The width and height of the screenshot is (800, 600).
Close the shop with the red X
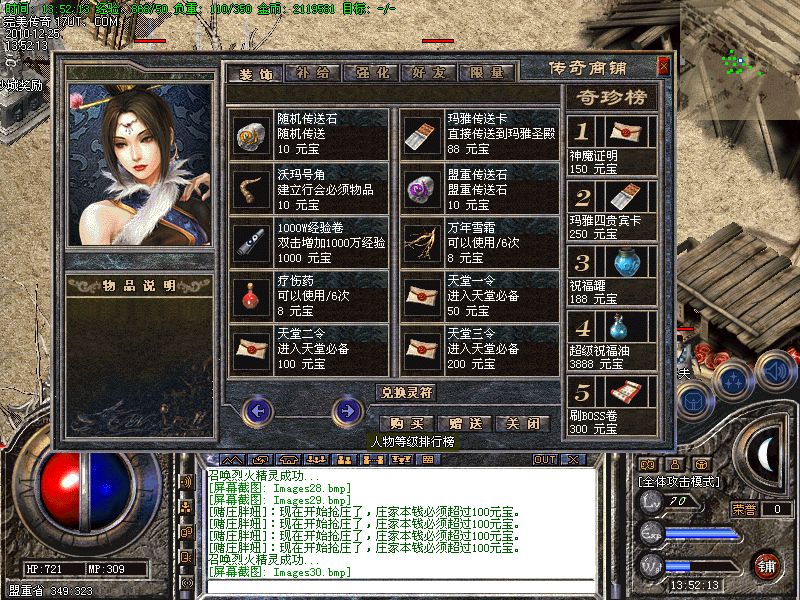(663, 67)
